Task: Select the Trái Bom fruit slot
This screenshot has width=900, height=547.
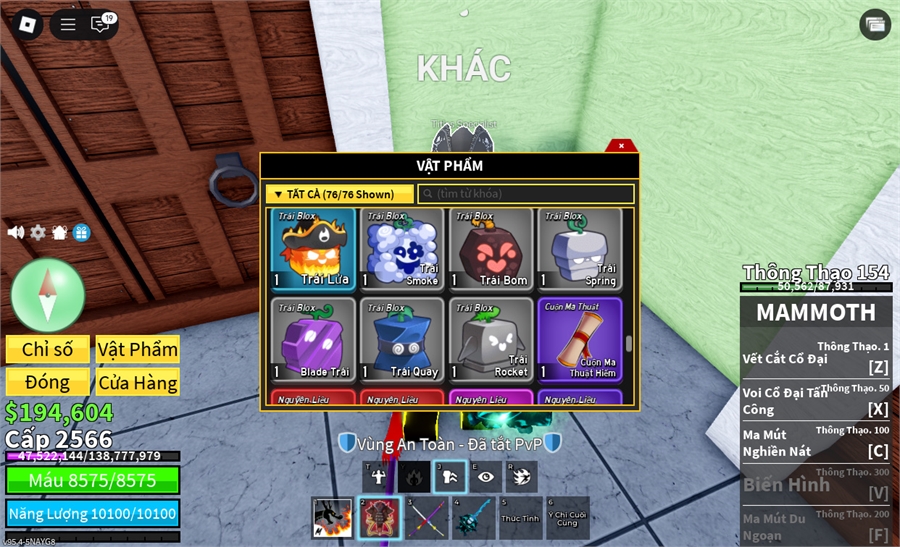Action: click(490, 249)
